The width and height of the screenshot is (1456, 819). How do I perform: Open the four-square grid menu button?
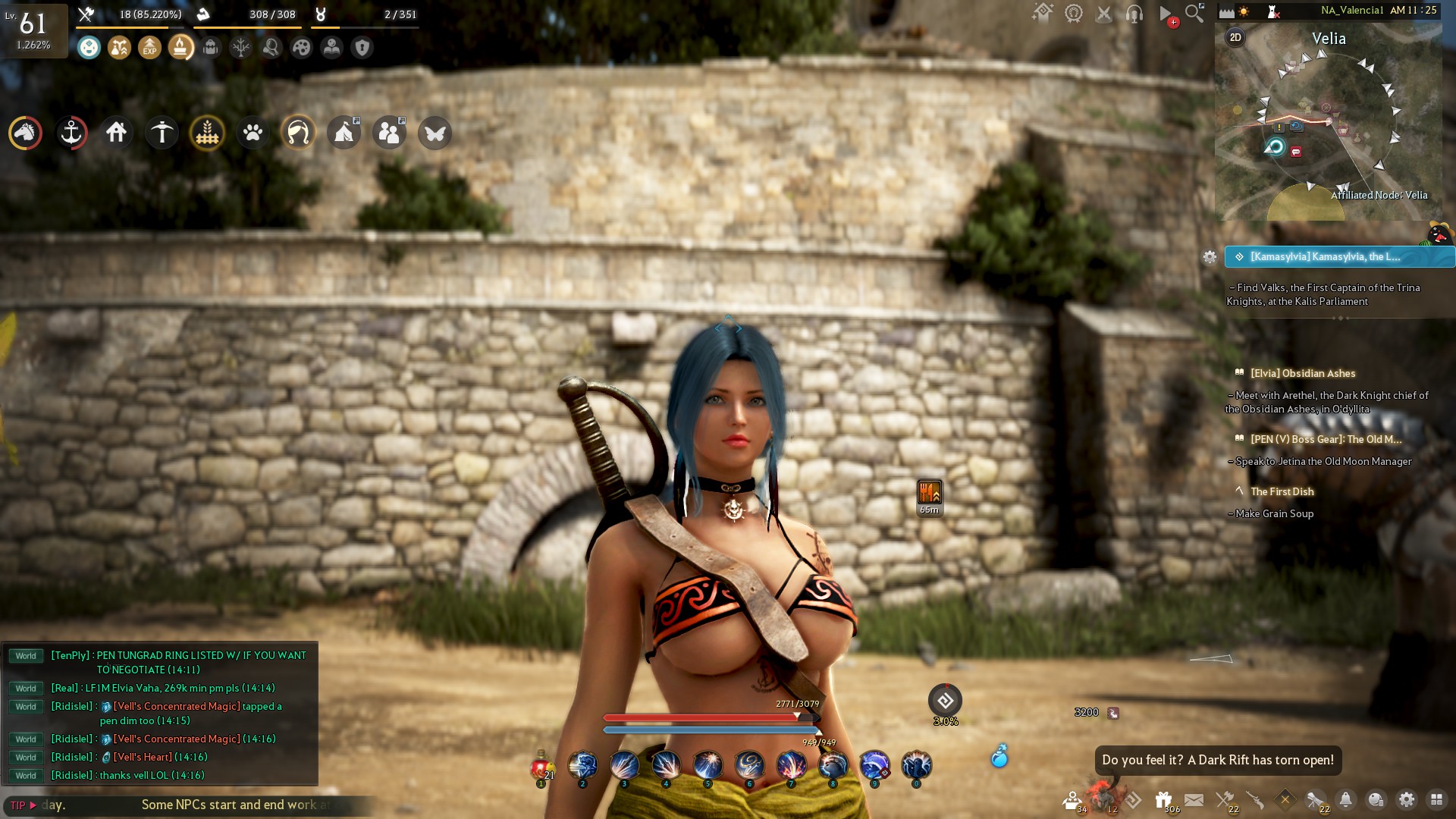coord(1436,799)
